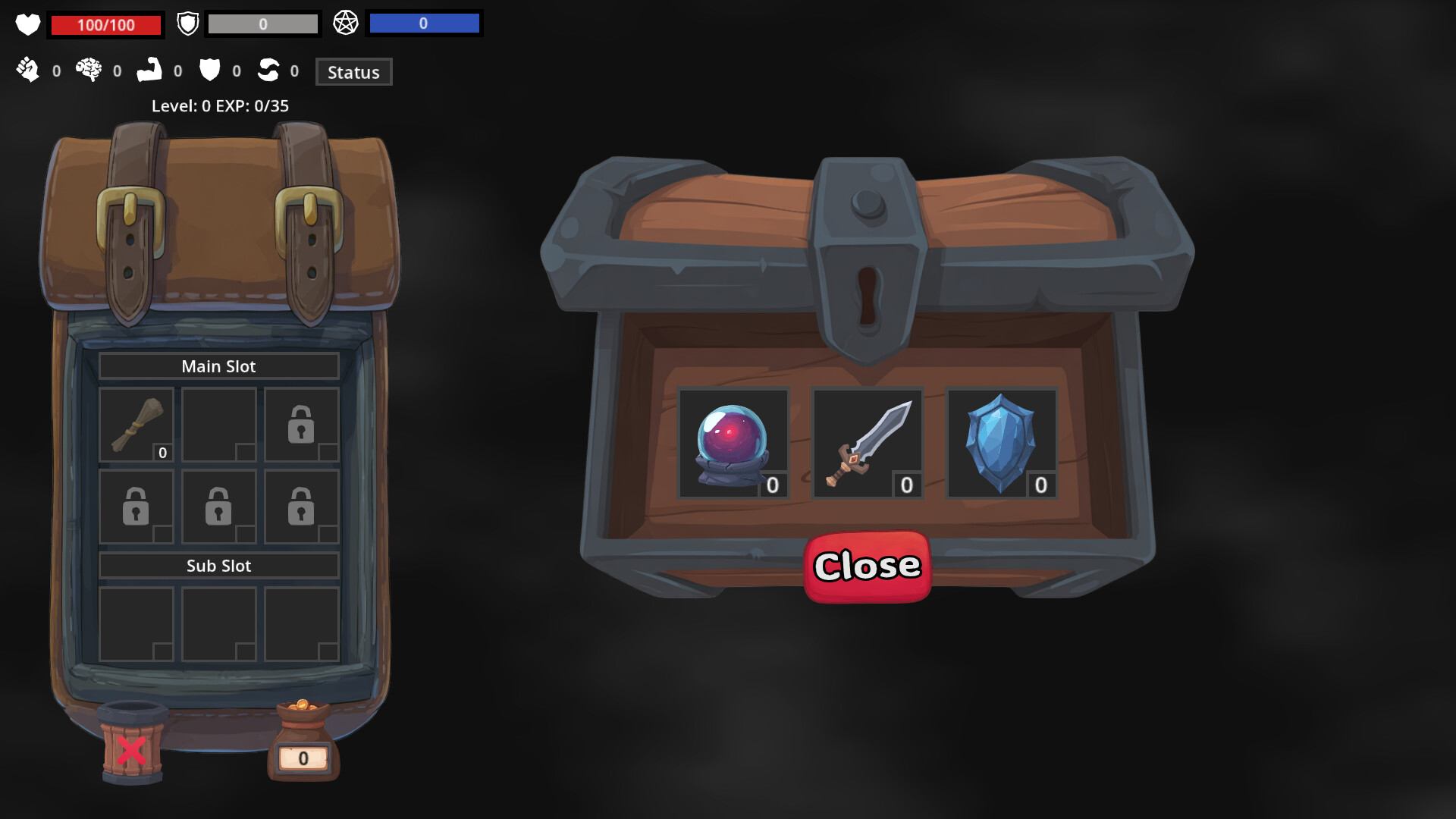Pick up the blue shield from the chest
The image size is (1456, 819).
pos(1002,443)
